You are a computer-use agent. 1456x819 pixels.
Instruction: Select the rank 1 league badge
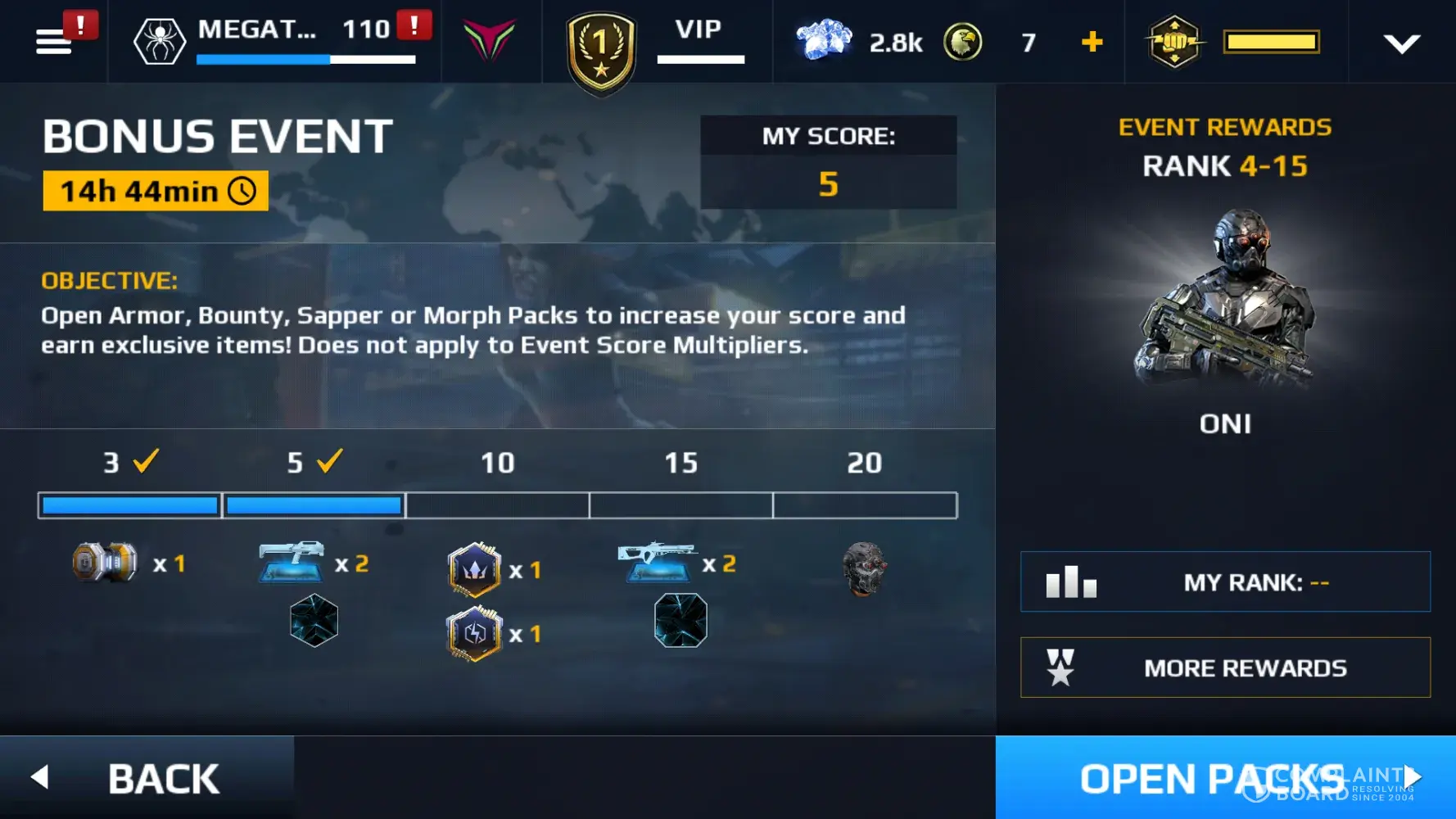[x=601, y=49]
